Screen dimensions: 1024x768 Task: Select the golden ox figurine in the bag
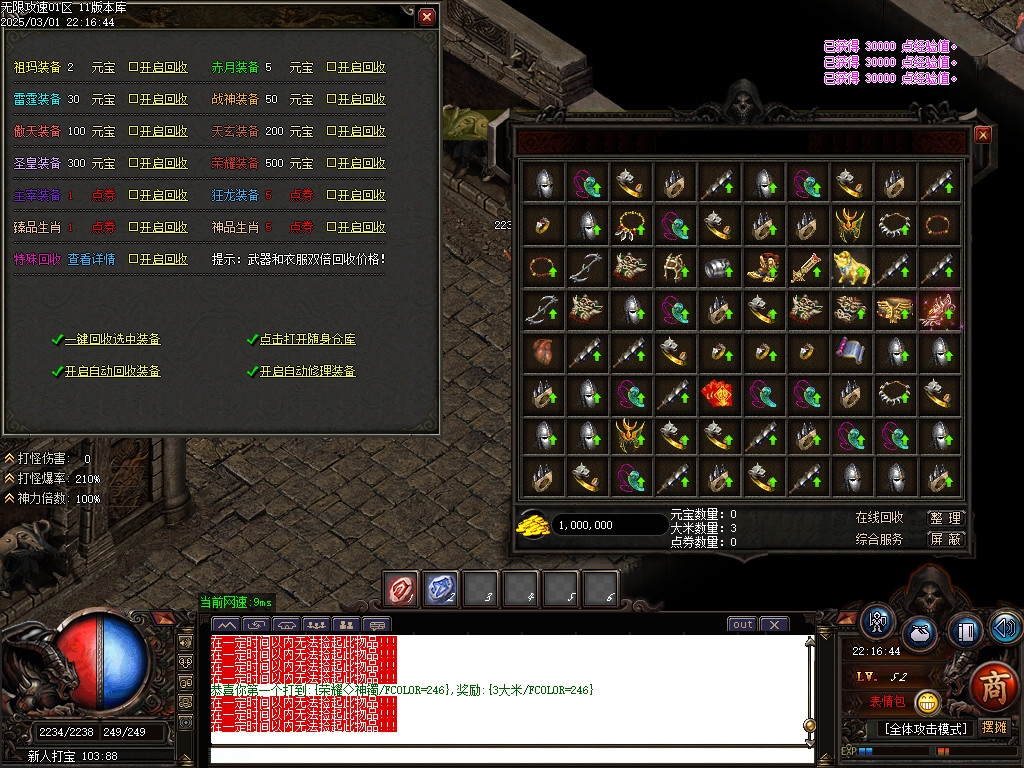point(850,267)
